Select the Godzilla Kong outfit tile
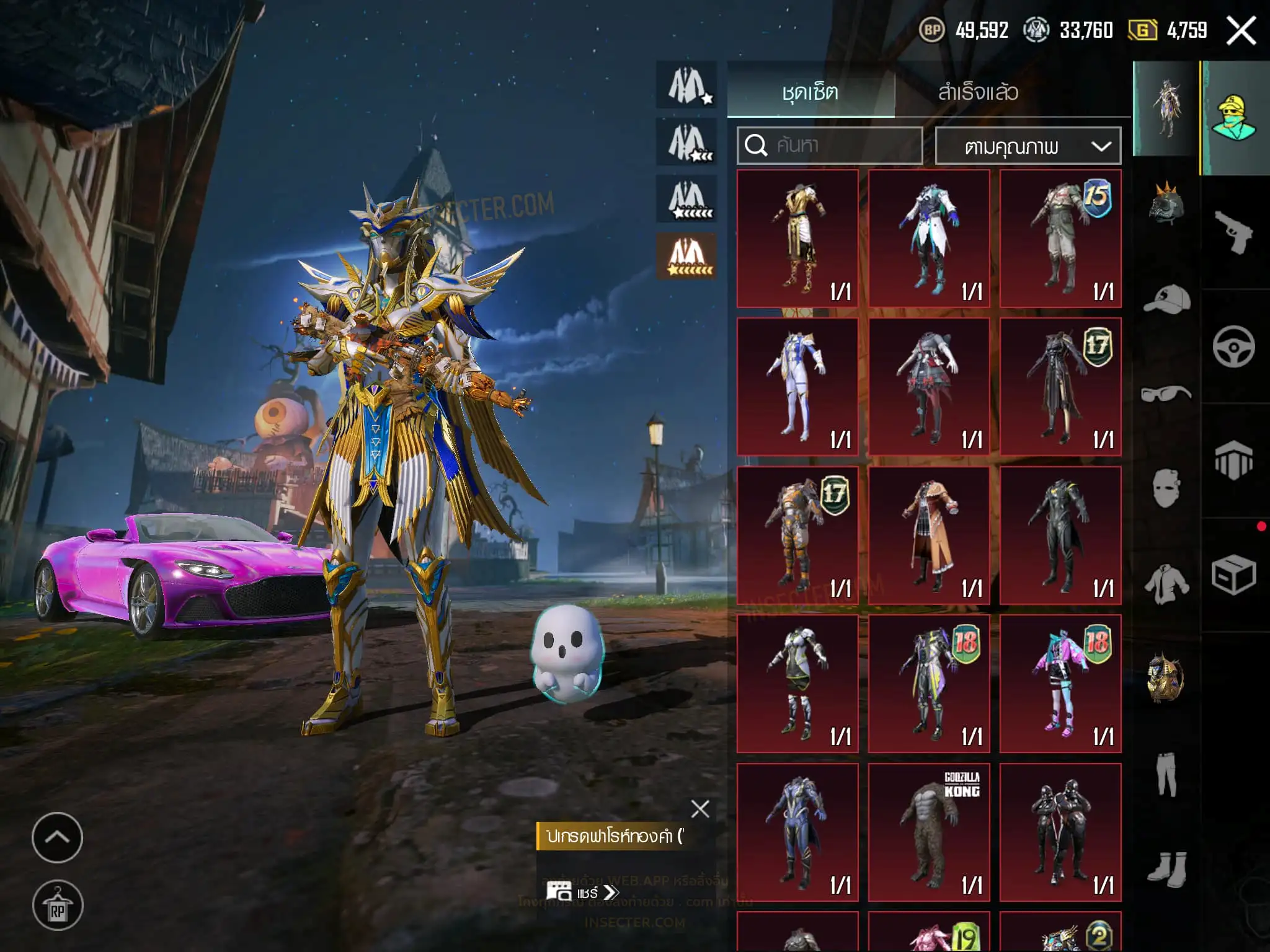Screen dimensions: 1270x952 [929, 832]
